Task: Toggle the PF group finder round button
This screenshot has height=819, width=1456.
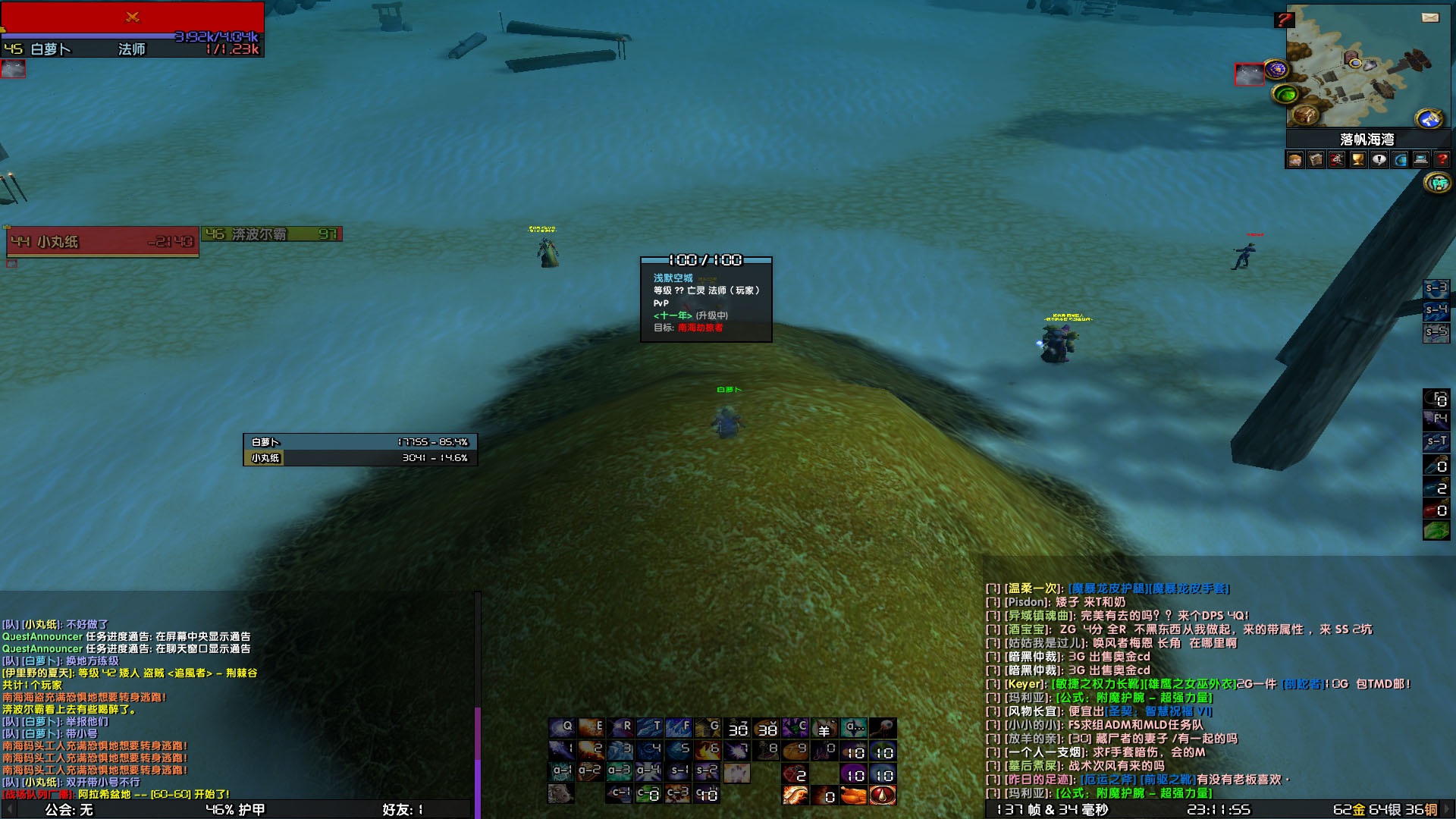Action: pyautogui.click(x=1438, y=182)
